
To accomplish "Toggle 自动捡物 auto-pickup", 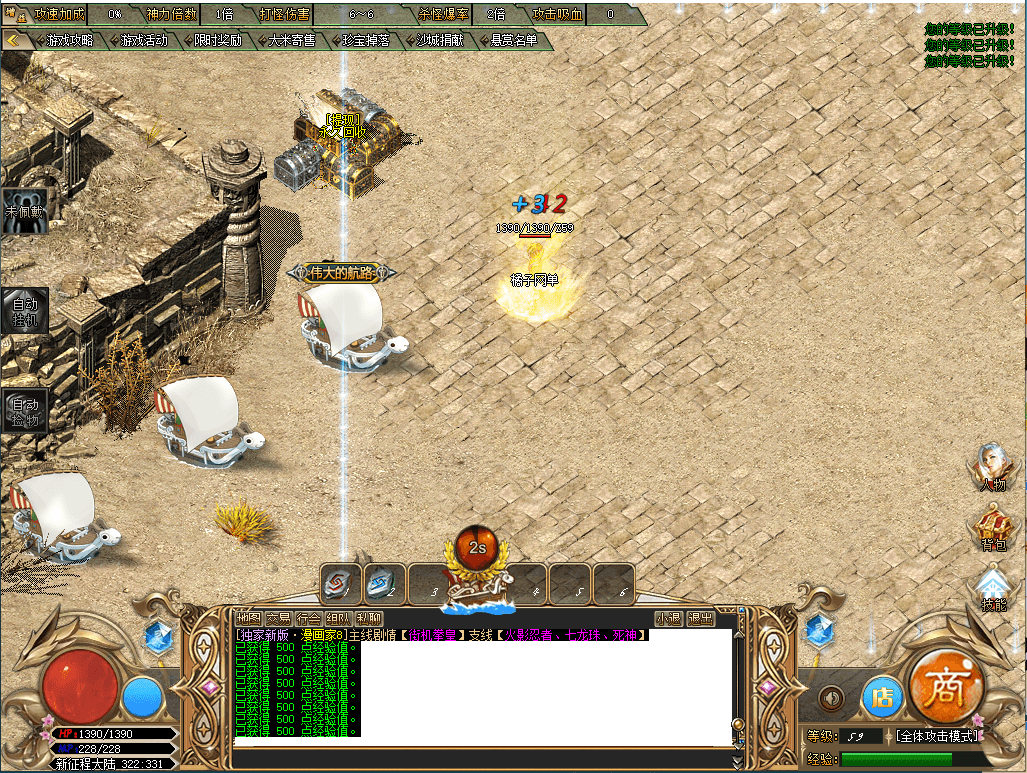I will click(25, 410).
